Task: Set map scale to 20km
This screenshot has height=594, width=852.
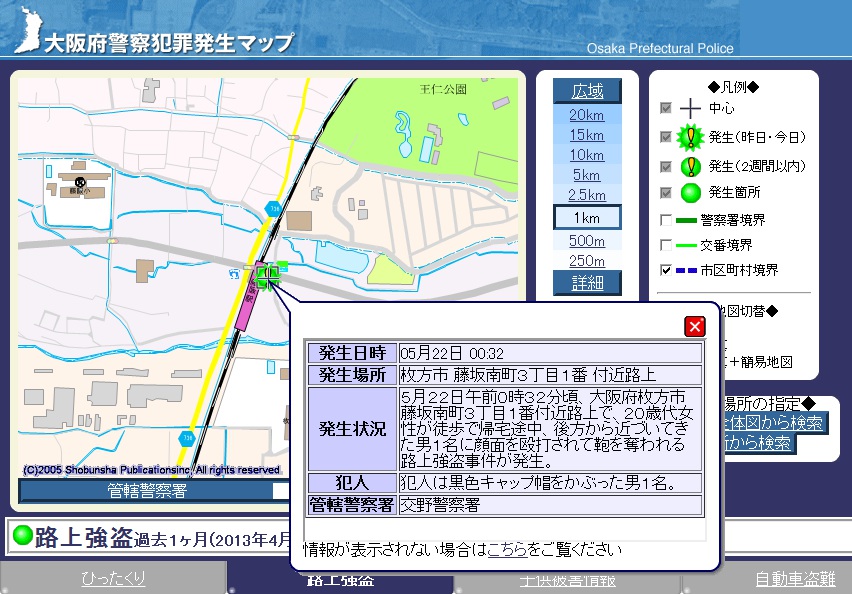Action: (x=587, y=115)
